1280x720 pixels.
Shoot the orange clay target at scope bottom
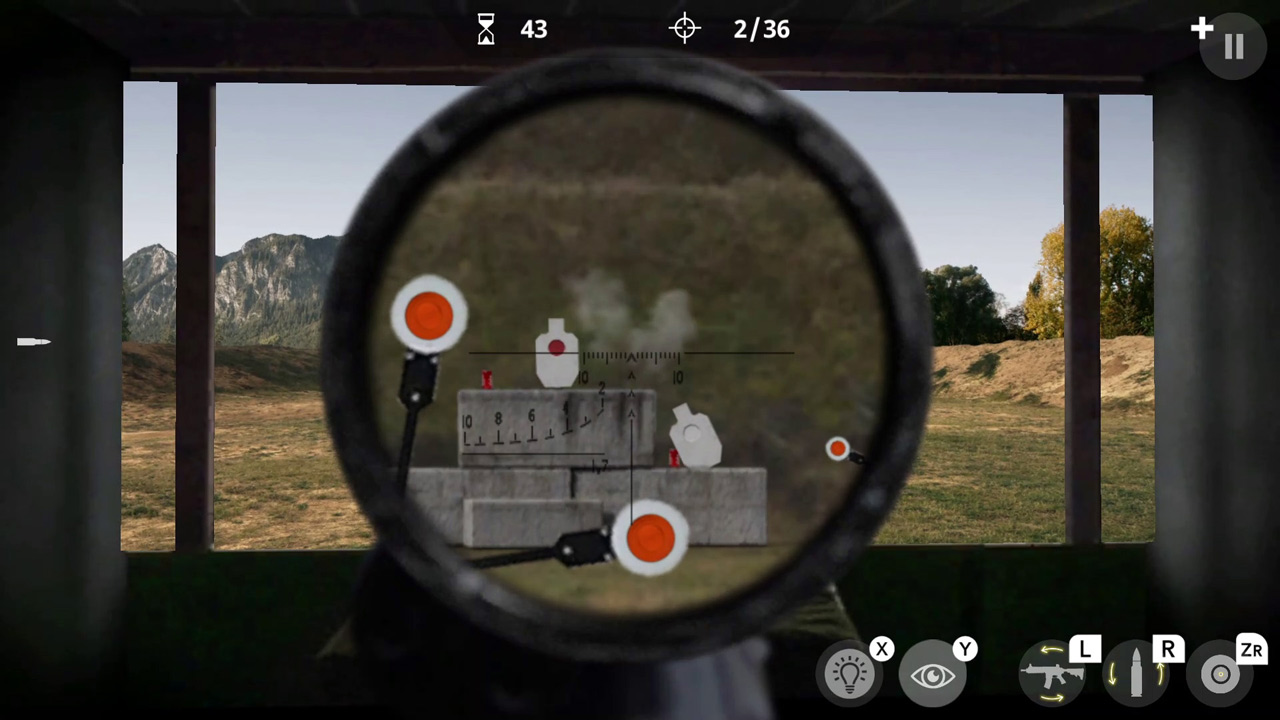coord(651,538)
